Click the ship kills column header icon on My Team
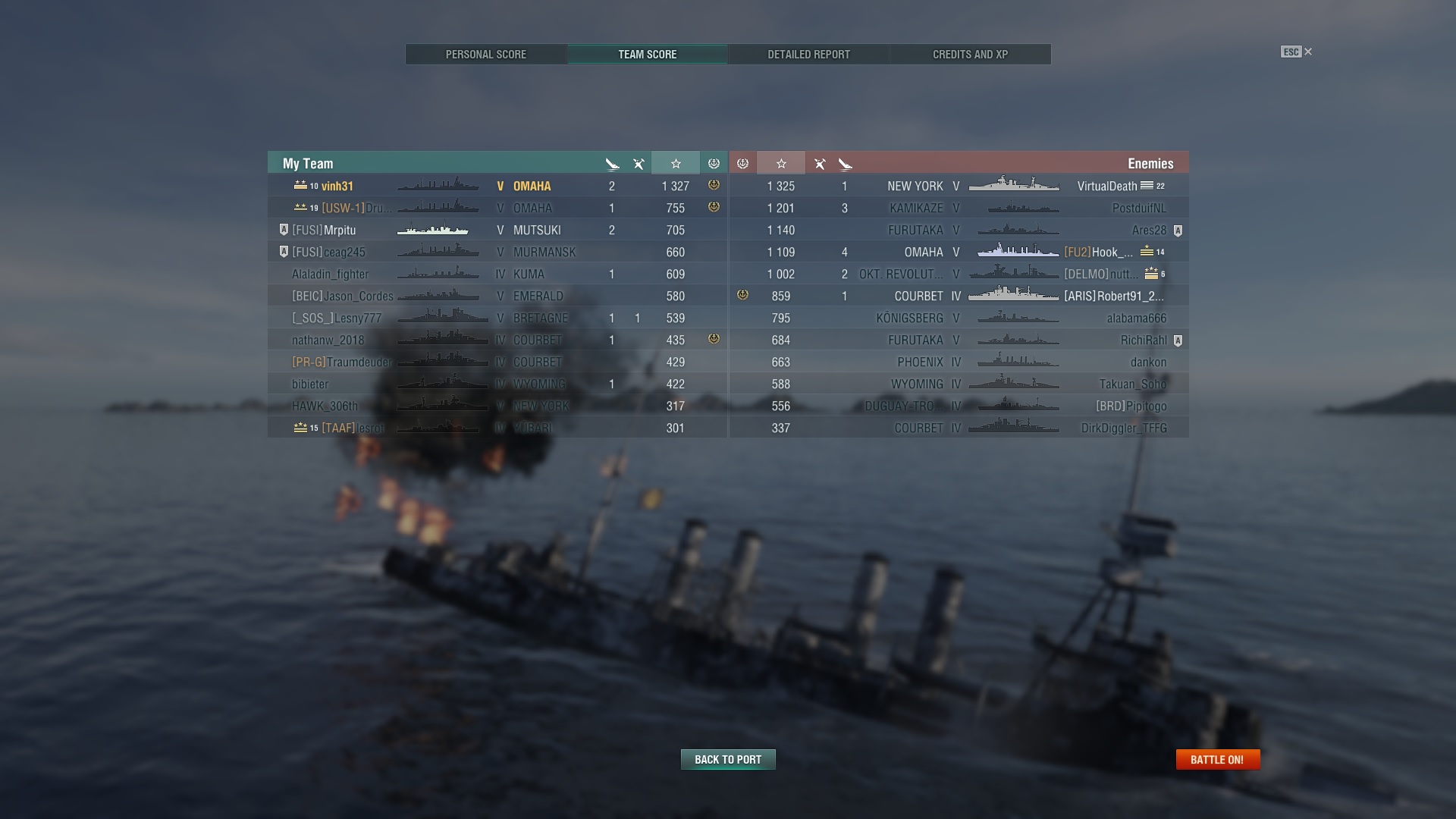 coord(612,163)
